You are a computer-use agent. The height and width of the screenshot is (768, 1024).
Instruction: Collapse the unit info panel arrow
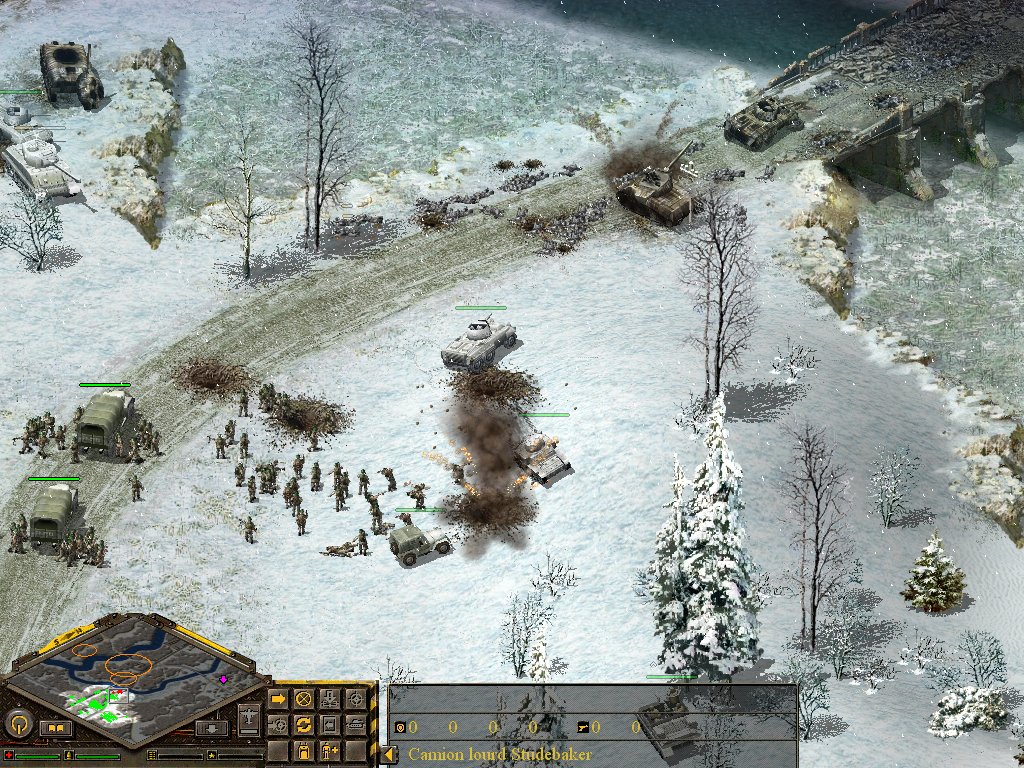[388, 754]
